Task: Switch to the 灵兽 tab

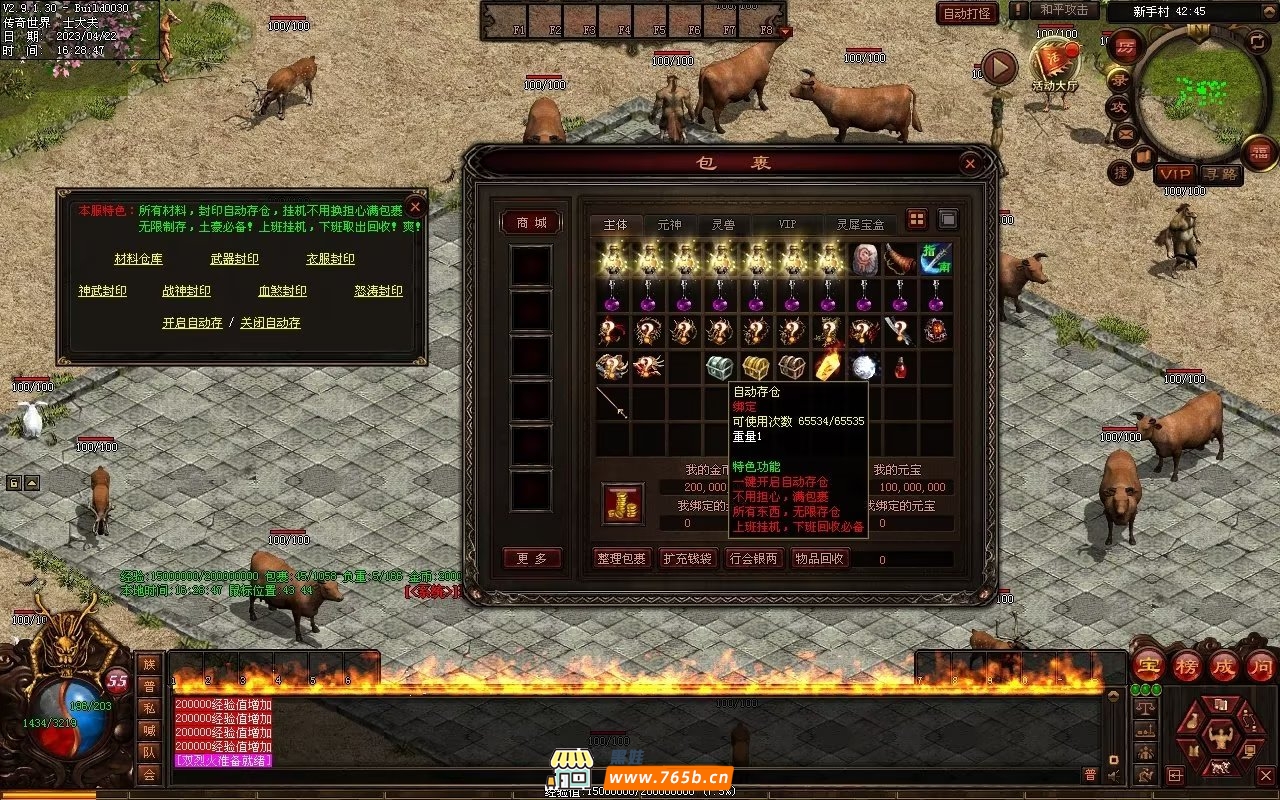Action: [723, 224]
